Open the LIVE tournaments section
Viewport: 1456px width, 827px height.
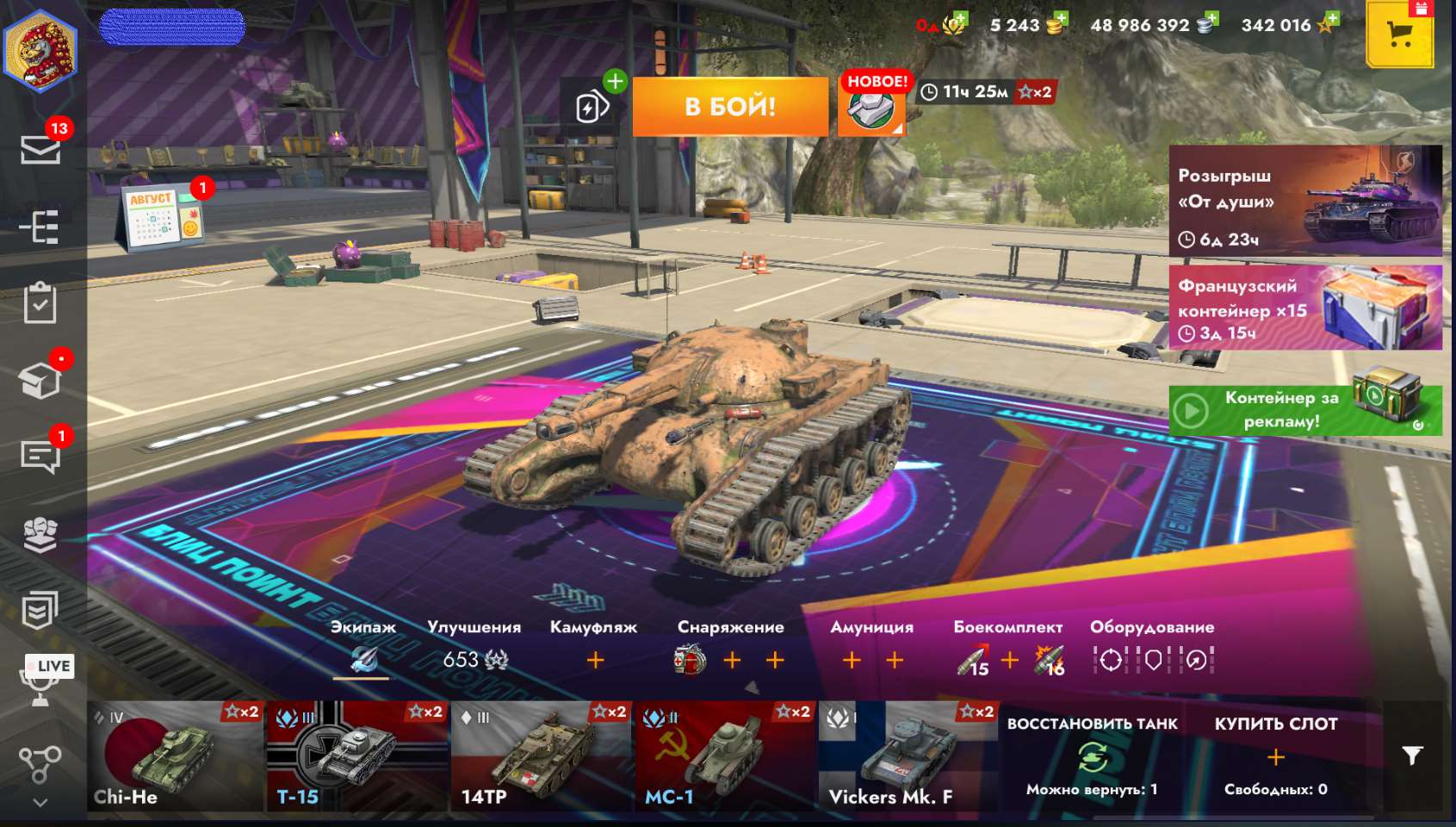40,679
